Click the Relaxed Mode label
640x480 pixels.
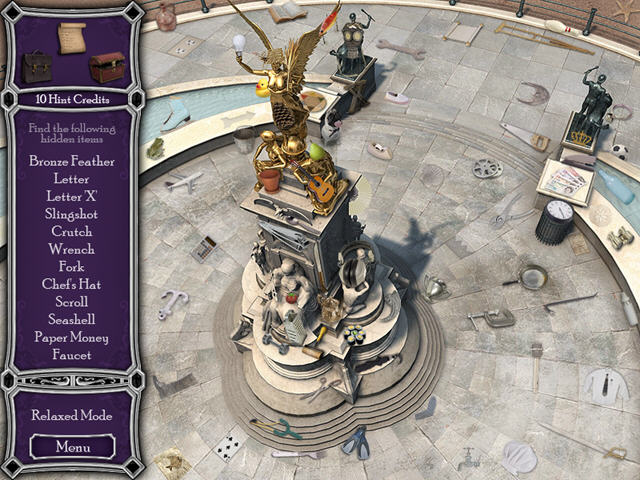point(72,415)
